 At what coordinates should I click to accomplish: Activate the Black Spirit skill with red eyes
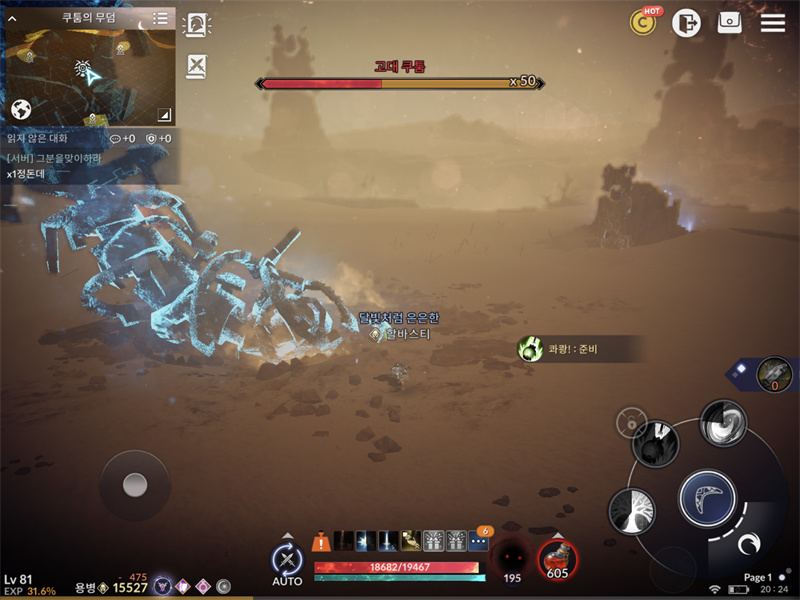point(512,557)
